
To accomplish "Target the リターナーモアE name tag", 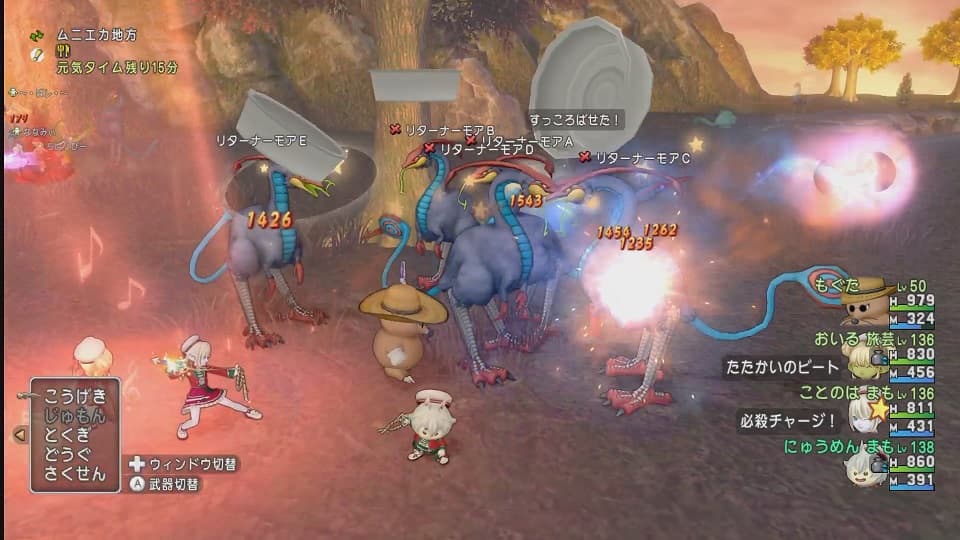I will (x=261, y=142).
